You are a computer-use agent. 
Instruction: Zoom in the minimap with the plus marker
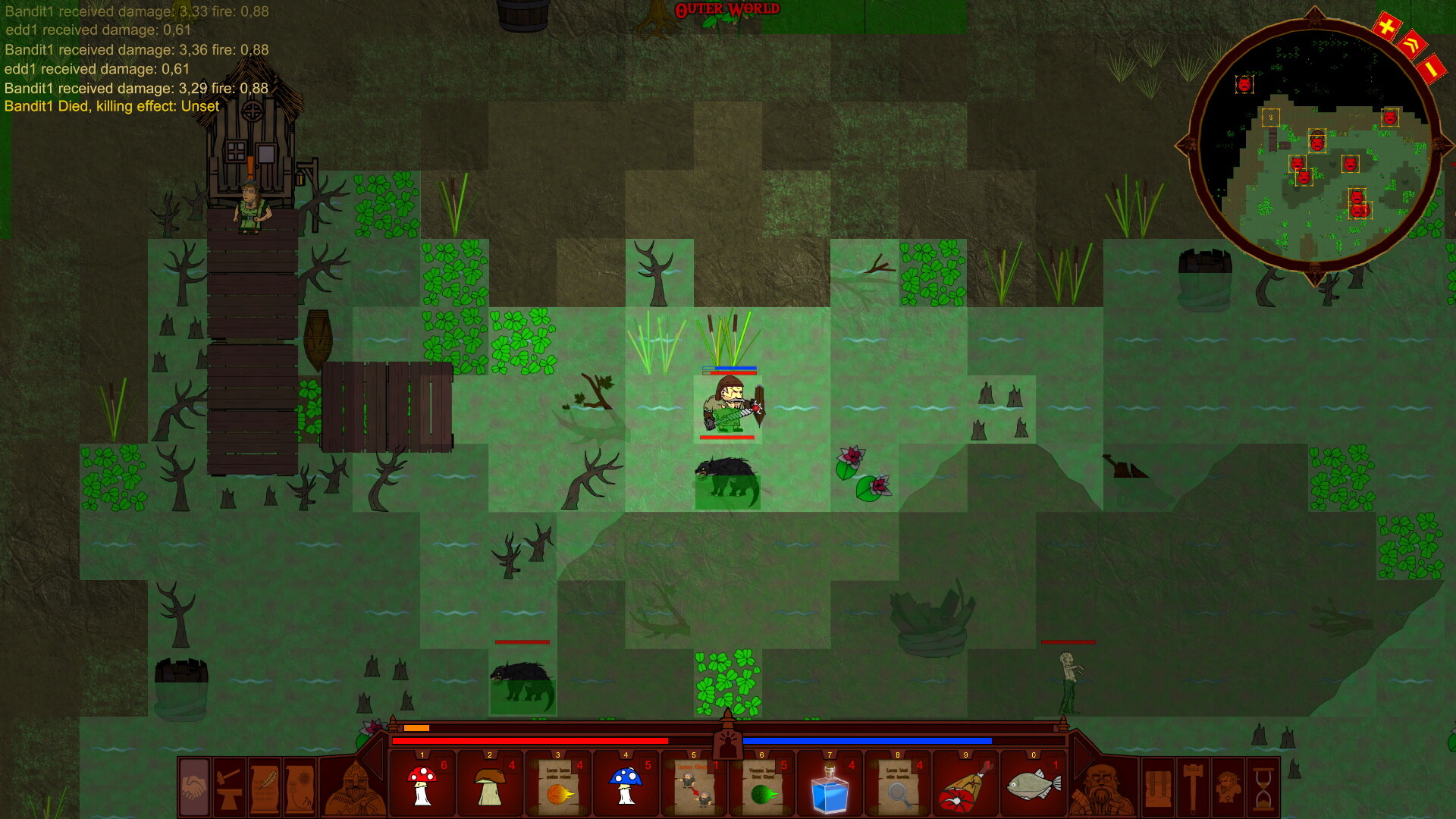tap(1387, 25)
